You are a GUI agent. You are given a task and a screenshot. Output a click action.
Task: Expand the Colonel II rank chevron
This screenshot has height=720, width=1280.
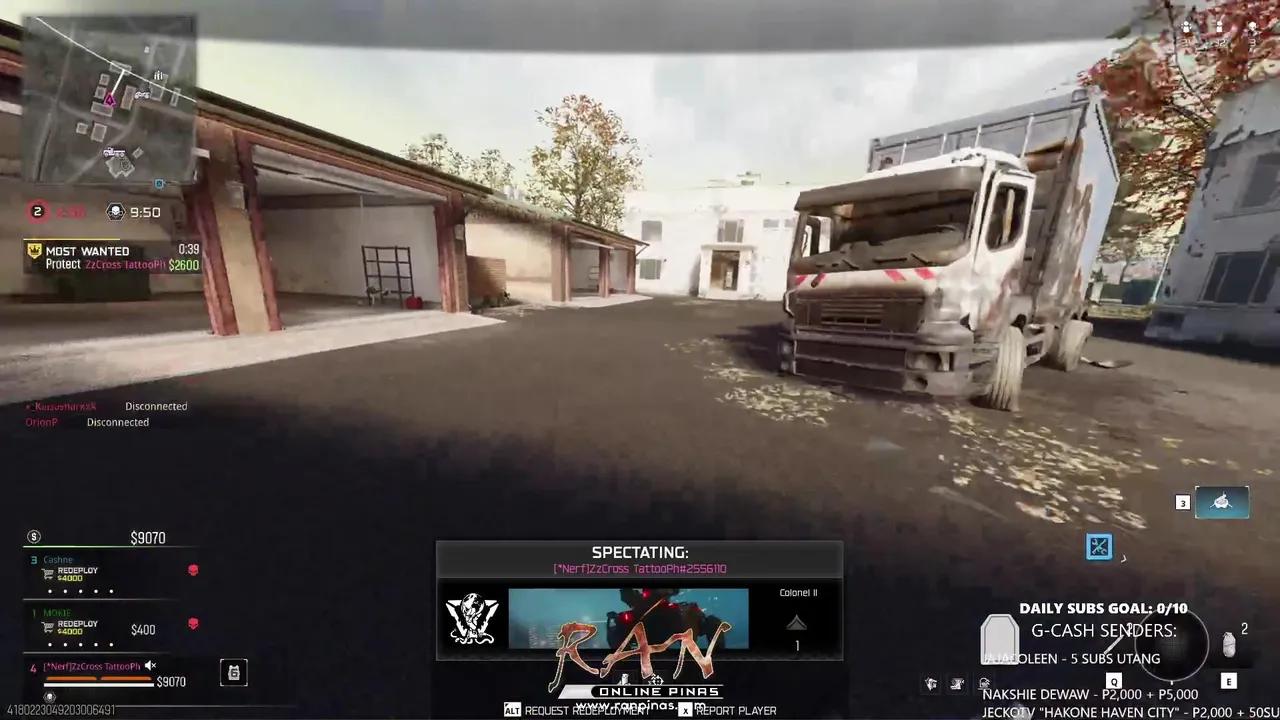click(796, 624)
